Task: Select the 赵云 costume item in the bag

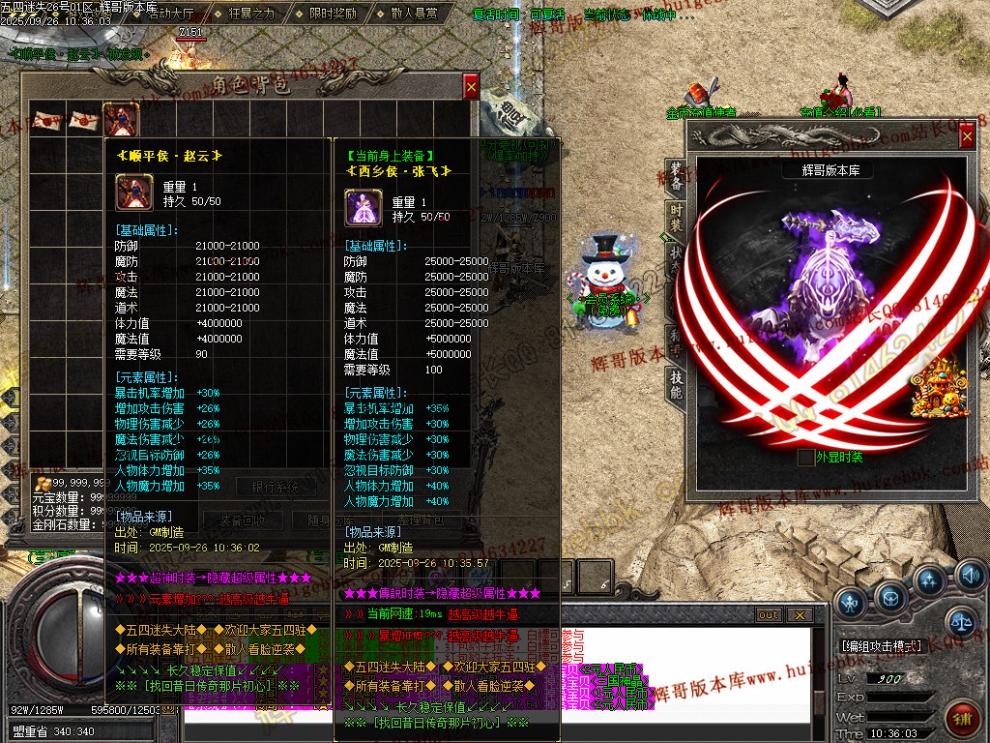Action: [x=115, y=120]
